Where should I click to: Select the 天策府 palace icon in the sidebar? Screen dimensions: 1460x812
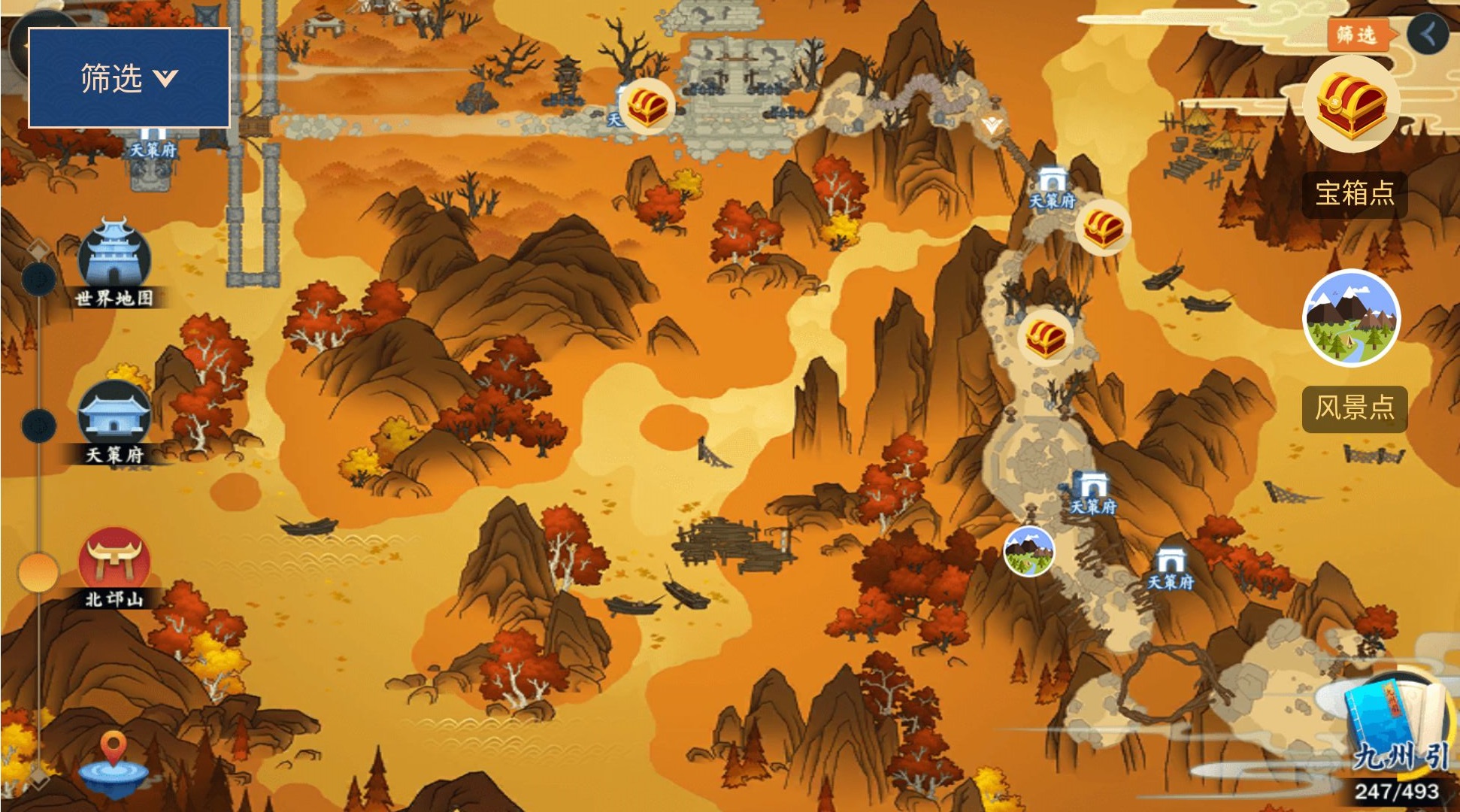[x=114, y=414]
